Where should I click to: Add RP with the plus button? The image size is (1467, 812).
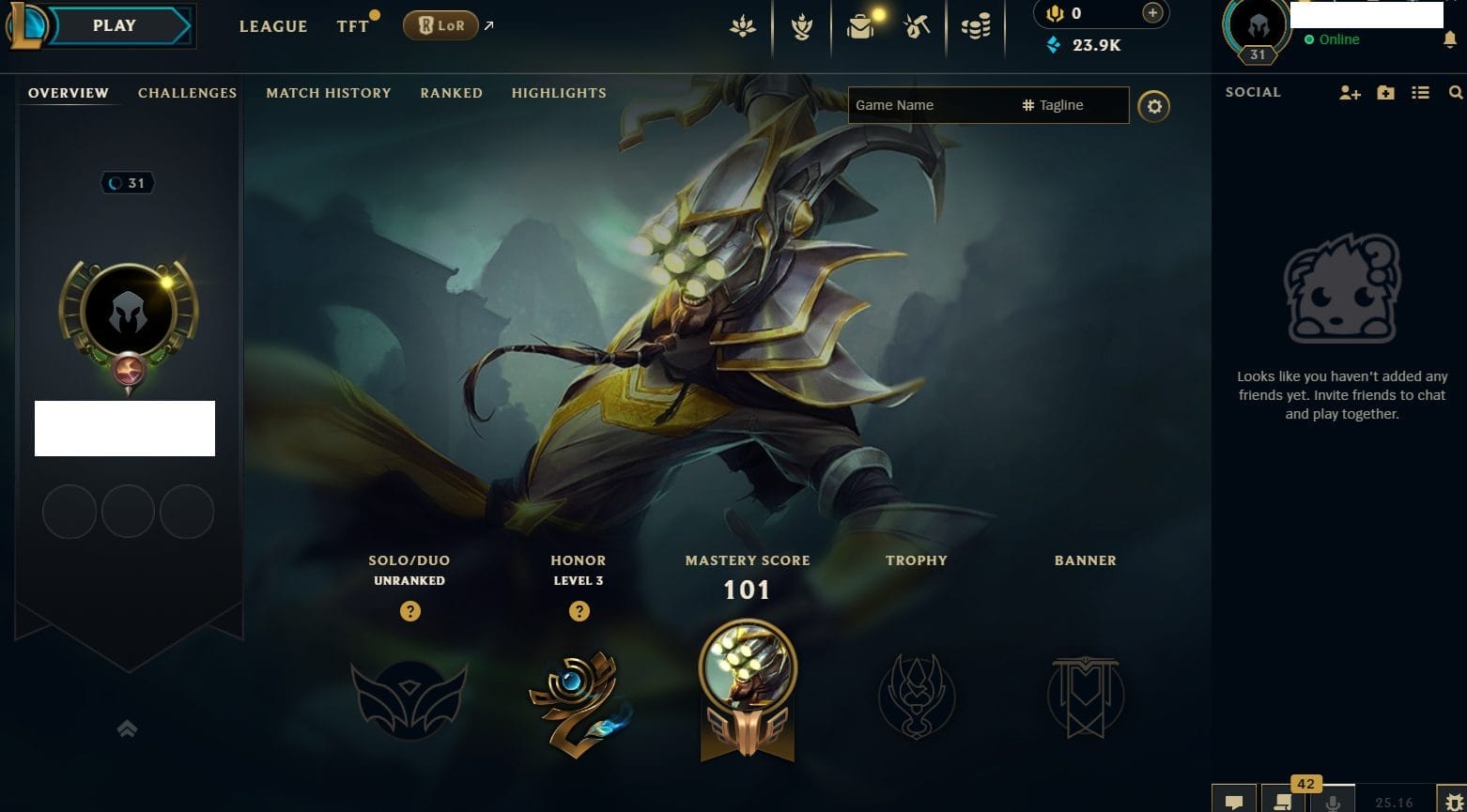point(1152,13)
